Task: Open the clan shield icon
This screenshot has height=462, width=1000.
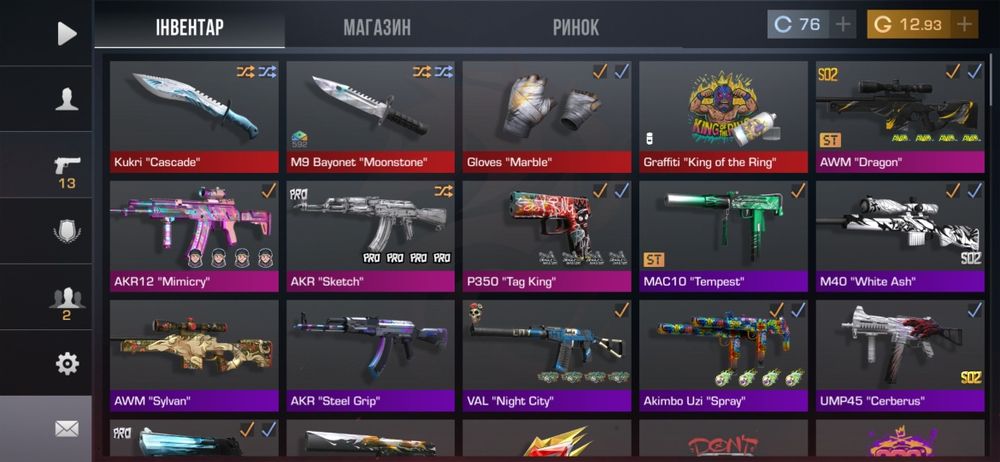Action: [66, 232]
